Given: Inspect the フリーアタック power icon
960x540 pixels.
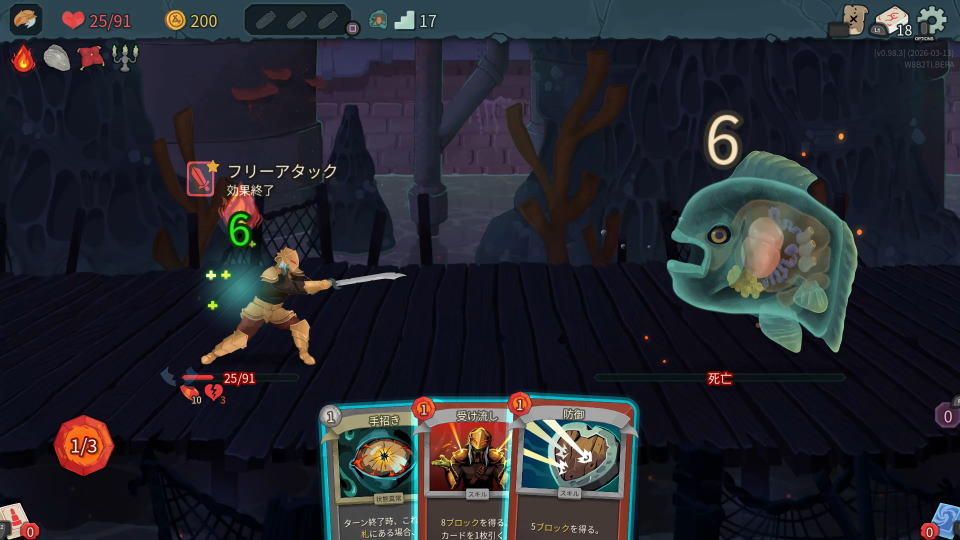Looking at the screenshot, I should pos(202,178).
